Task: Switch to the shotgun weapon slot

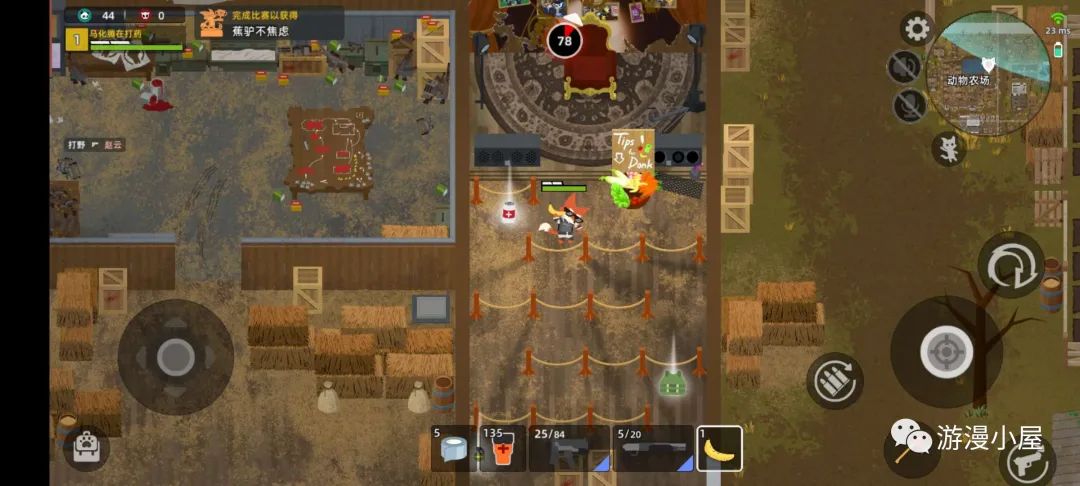Action: tap(653, 449)
